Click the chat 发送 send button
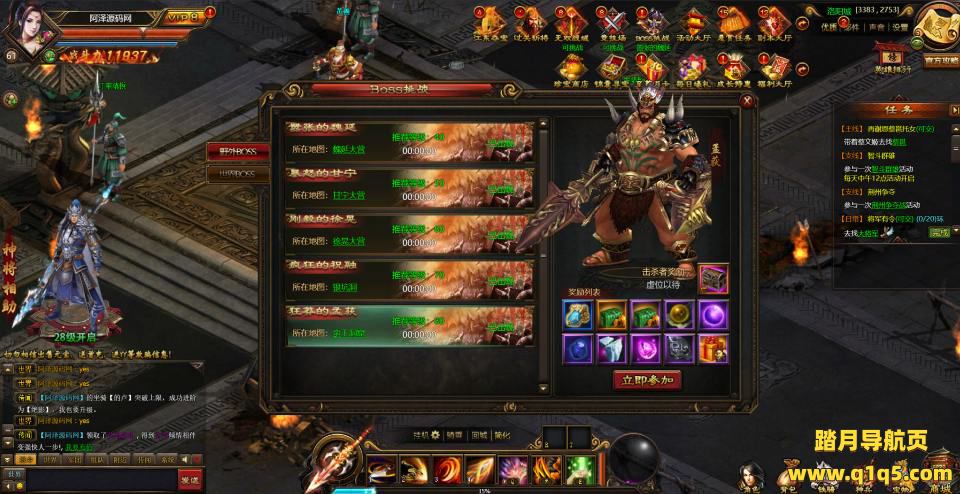 click(x=190, y=481)
